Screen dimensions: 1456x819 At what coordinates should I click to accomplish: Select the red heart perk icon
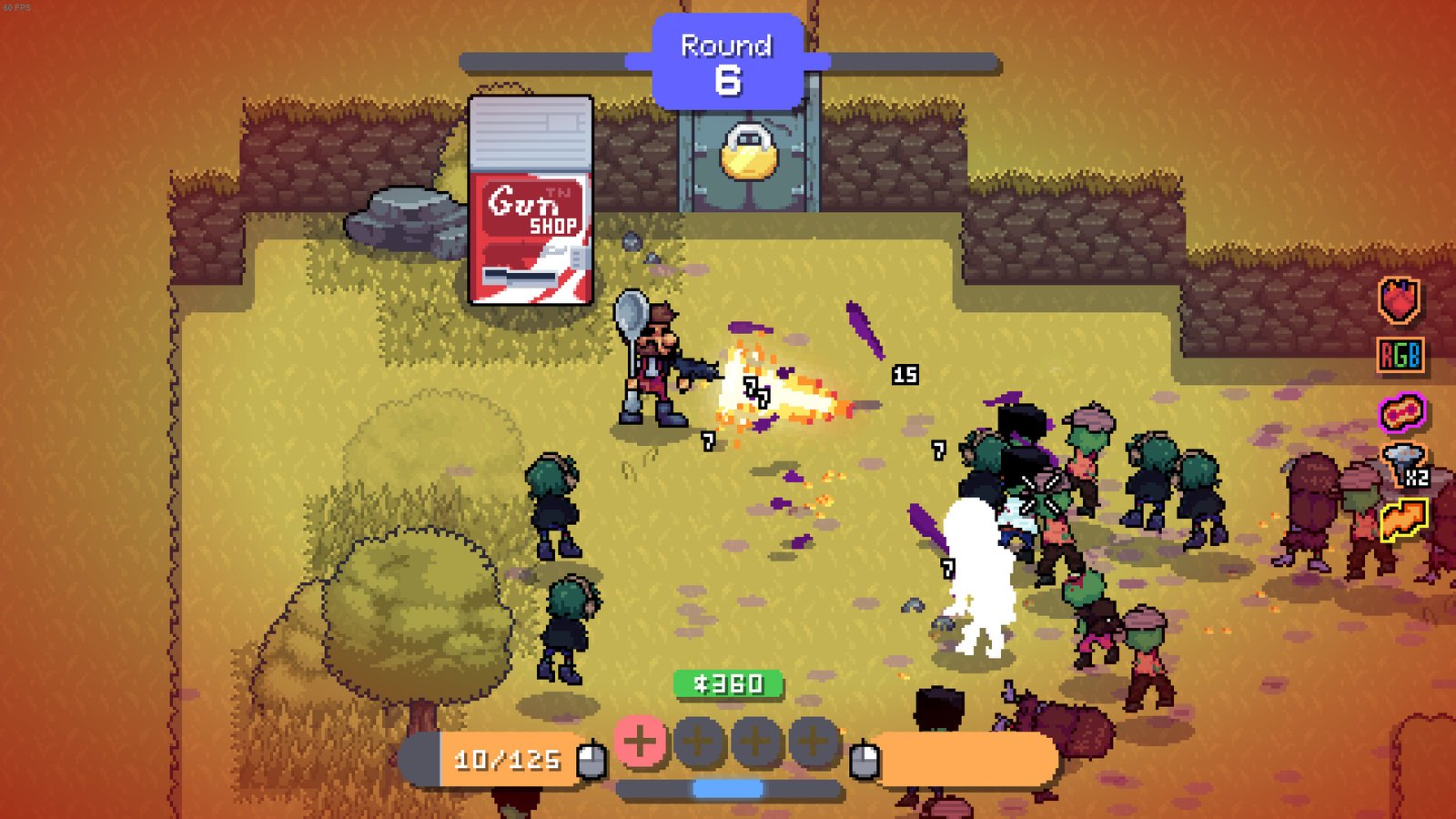(x=1400, y=300)
